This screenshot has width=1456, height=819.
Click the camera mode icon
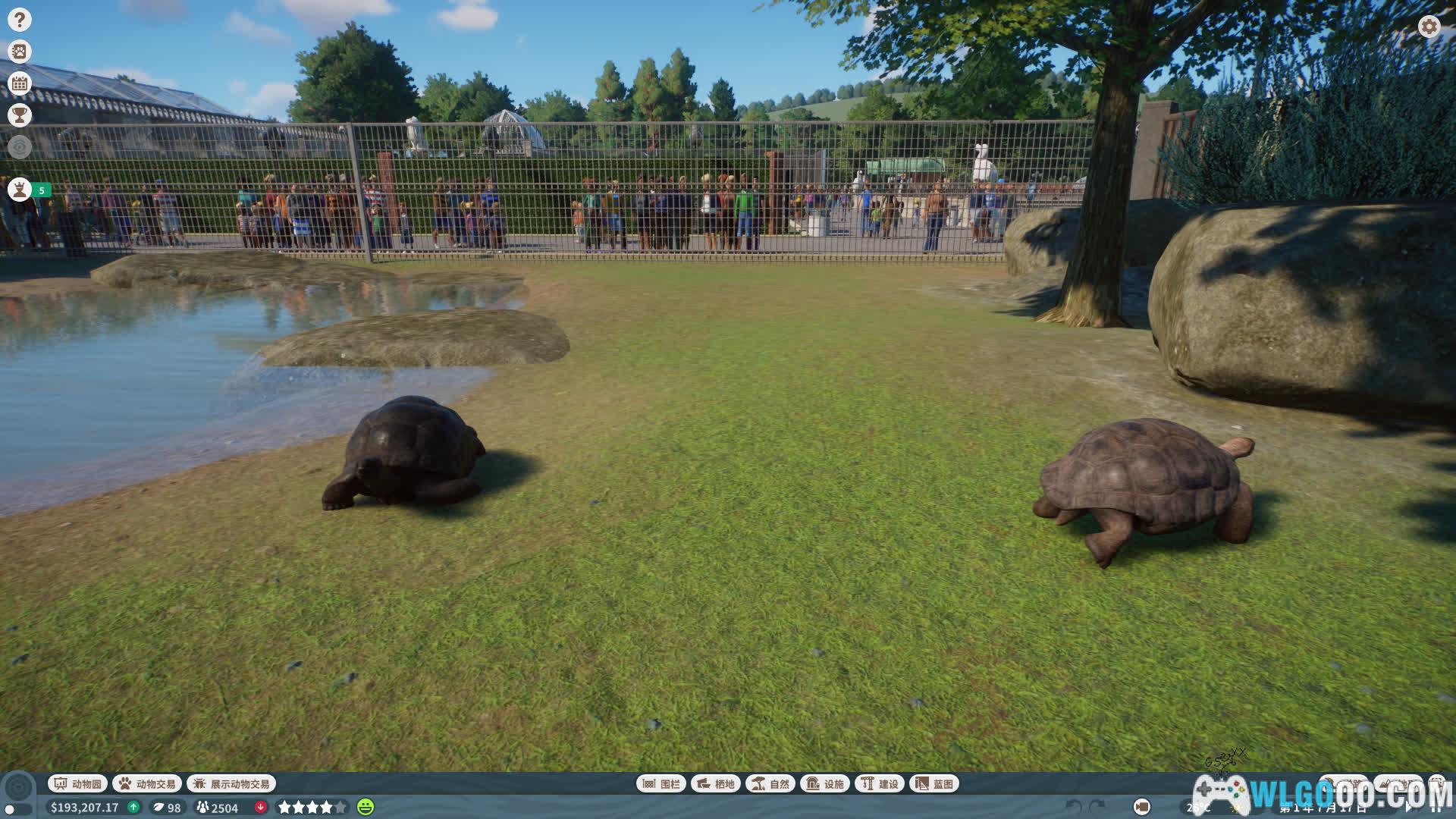pos(1141,807)
